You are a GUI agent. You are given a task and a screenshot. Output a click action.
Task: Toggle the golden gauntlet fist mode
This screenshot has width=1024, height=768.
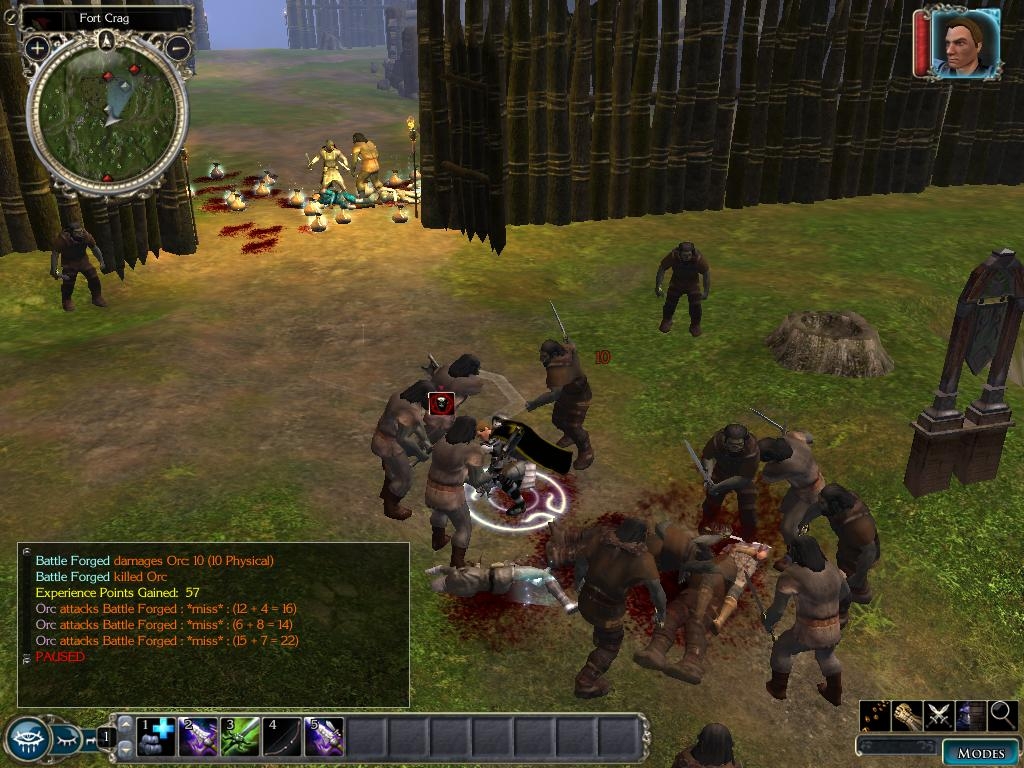907,715
